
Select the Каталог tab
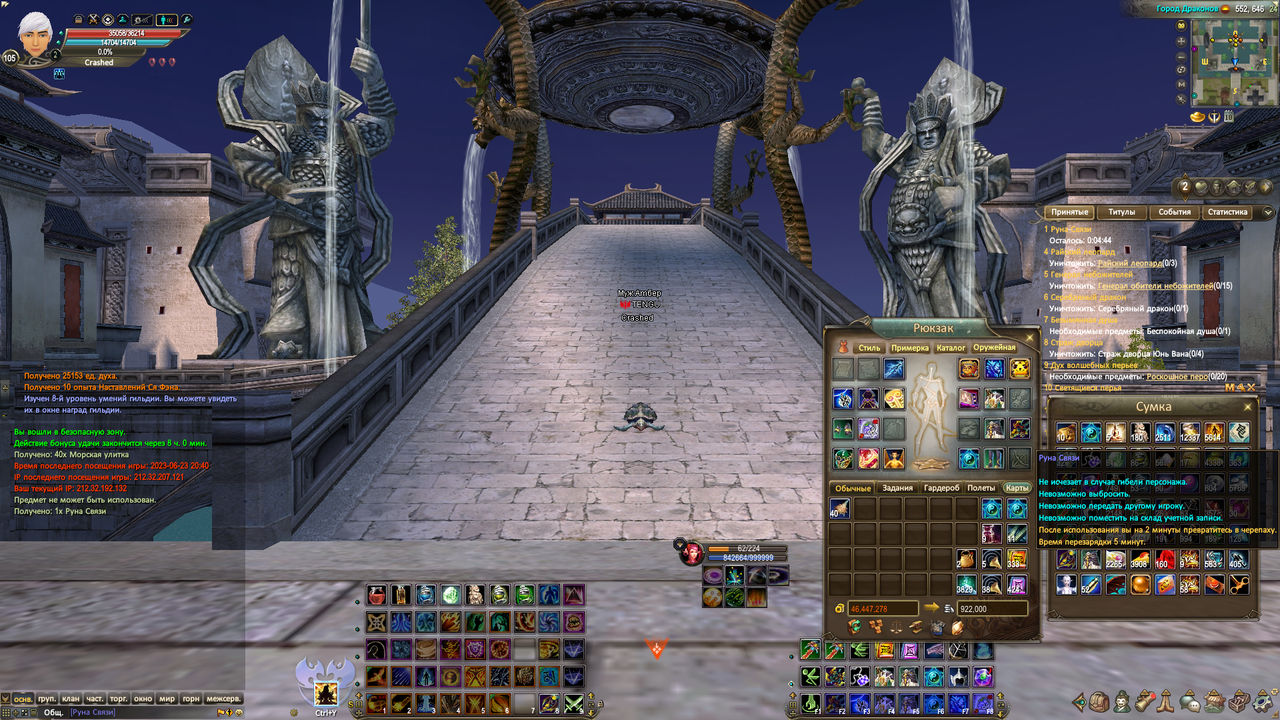pyautogui.click(x=950, y=348)
